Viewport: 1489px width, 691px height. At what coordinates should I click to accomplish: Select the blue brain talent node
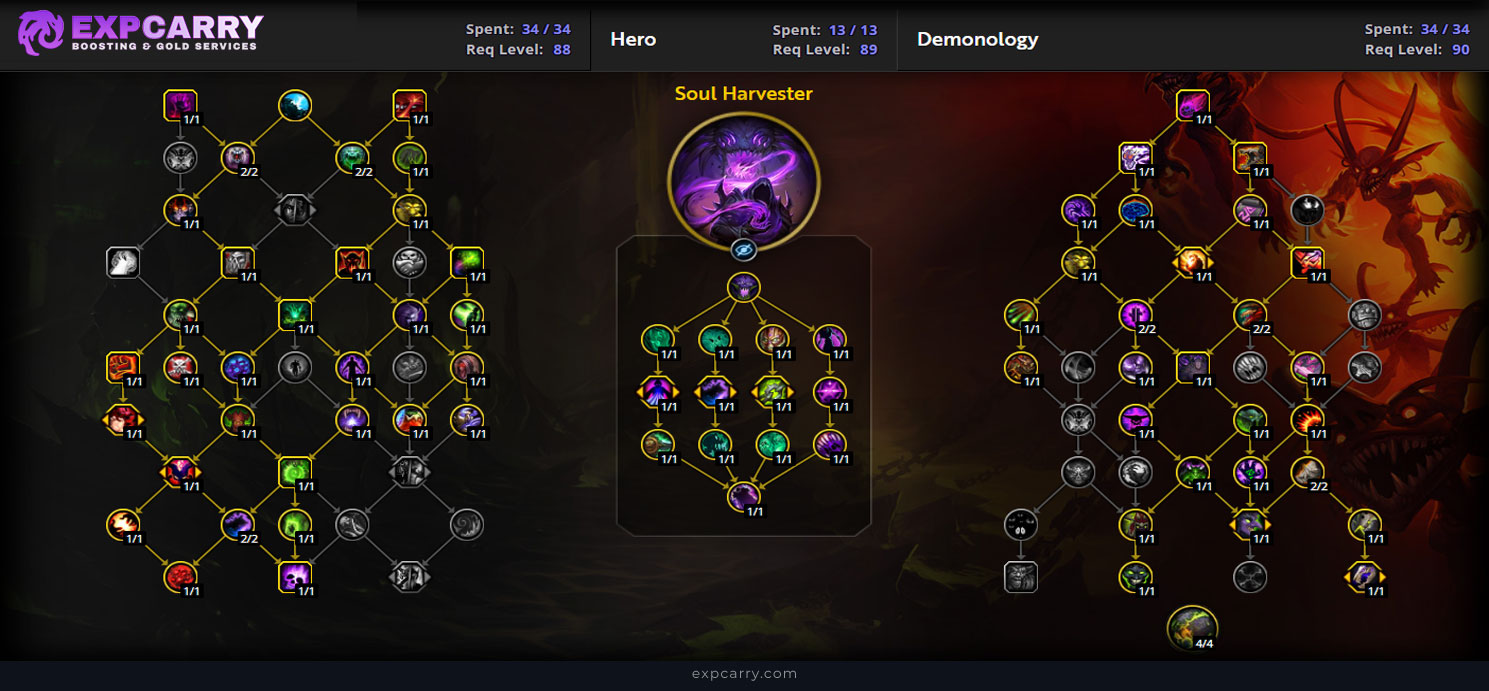1135,209
